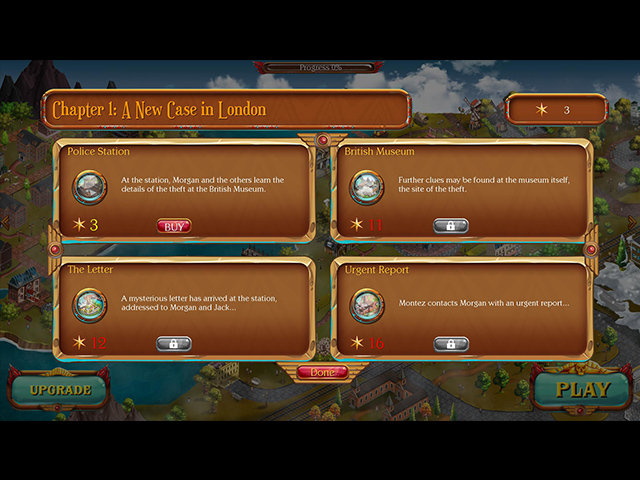This screenshot has width=640, height=480.
Task: Click The Letter lock button
Action: tap(174, 344)
